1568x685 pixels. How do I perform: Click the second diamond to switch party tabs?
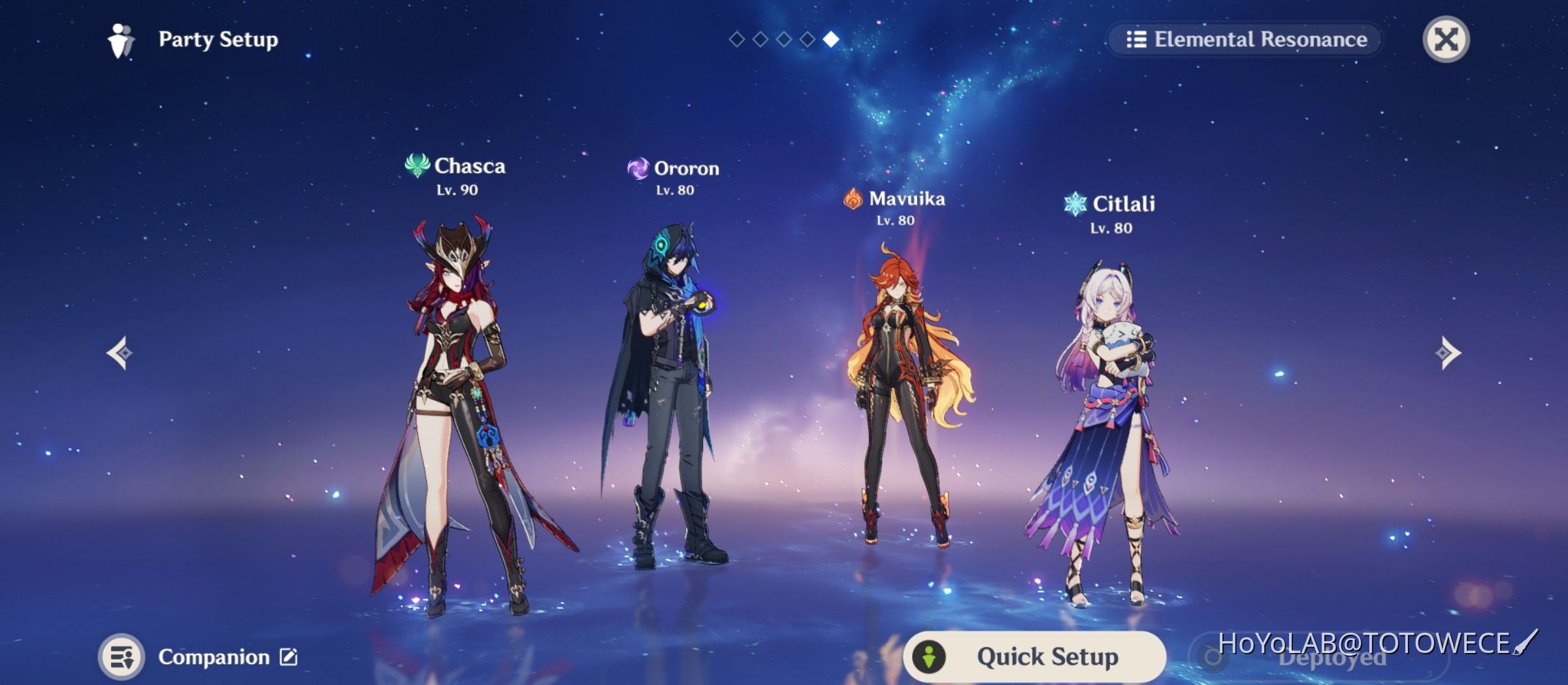point(759,39)
